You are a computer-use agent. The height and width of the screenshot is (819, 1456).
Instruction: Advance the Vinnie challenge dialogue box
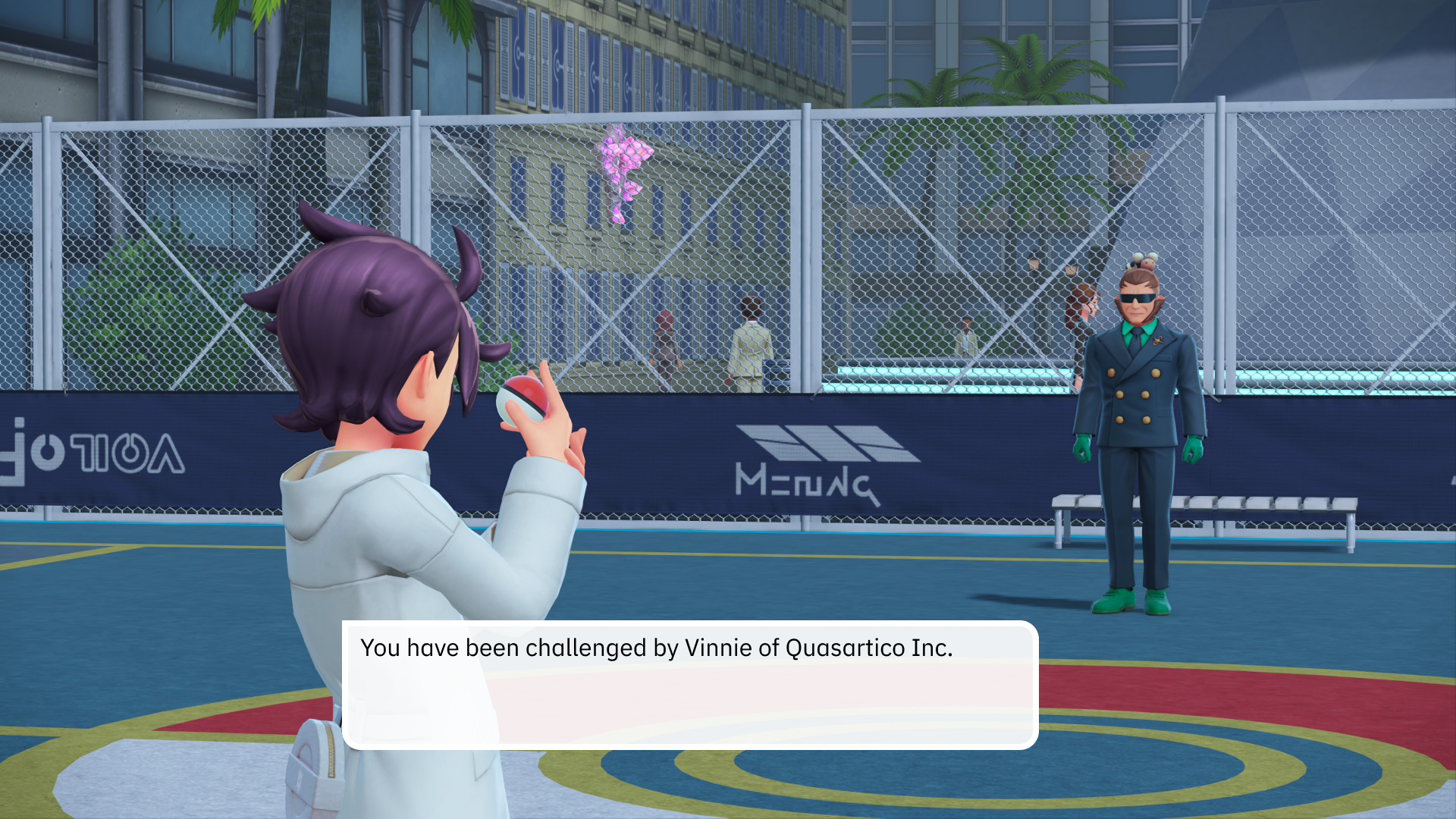689,685
